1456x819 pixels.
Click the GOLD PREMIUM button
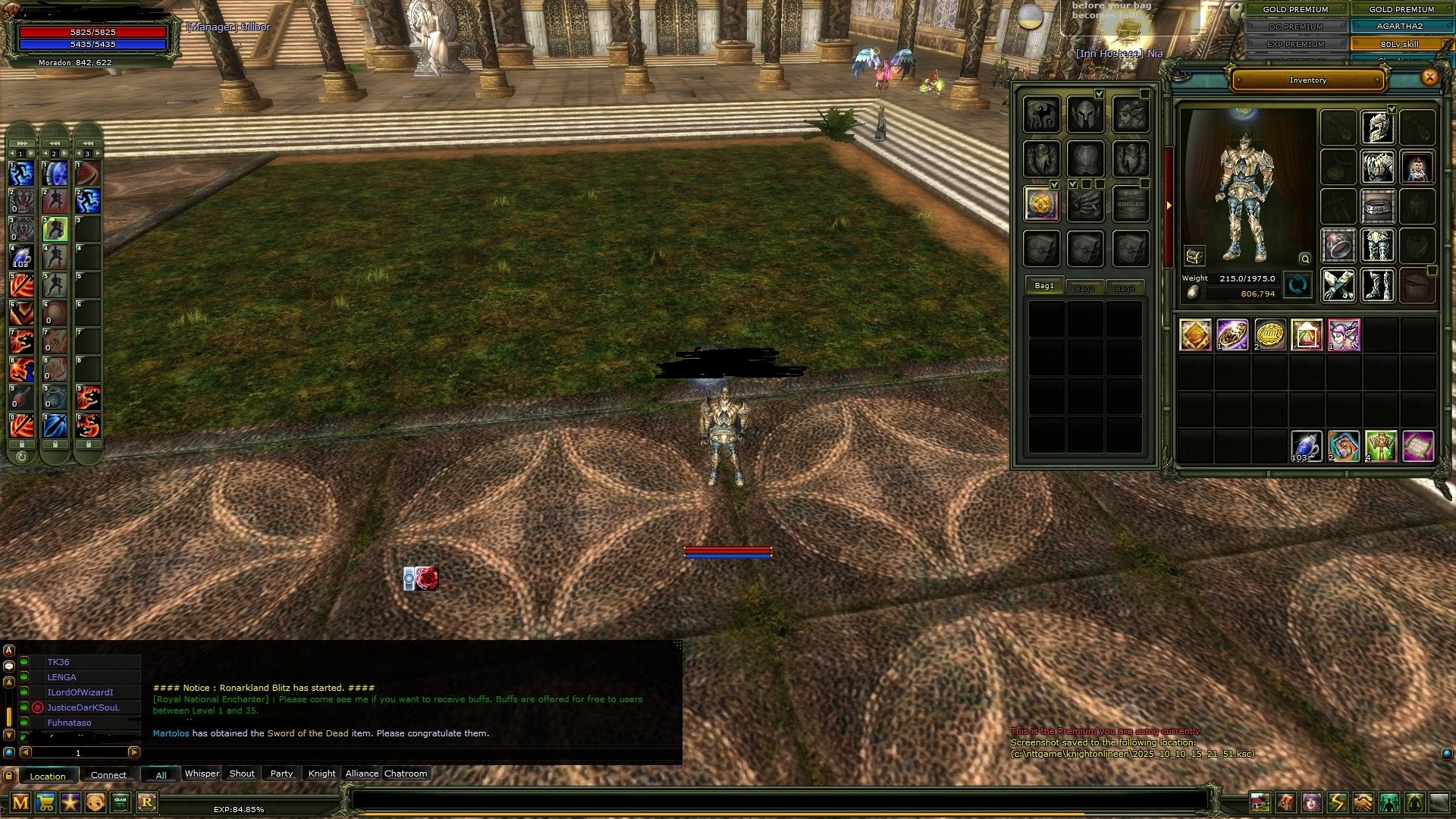[x=1295, y=9]
